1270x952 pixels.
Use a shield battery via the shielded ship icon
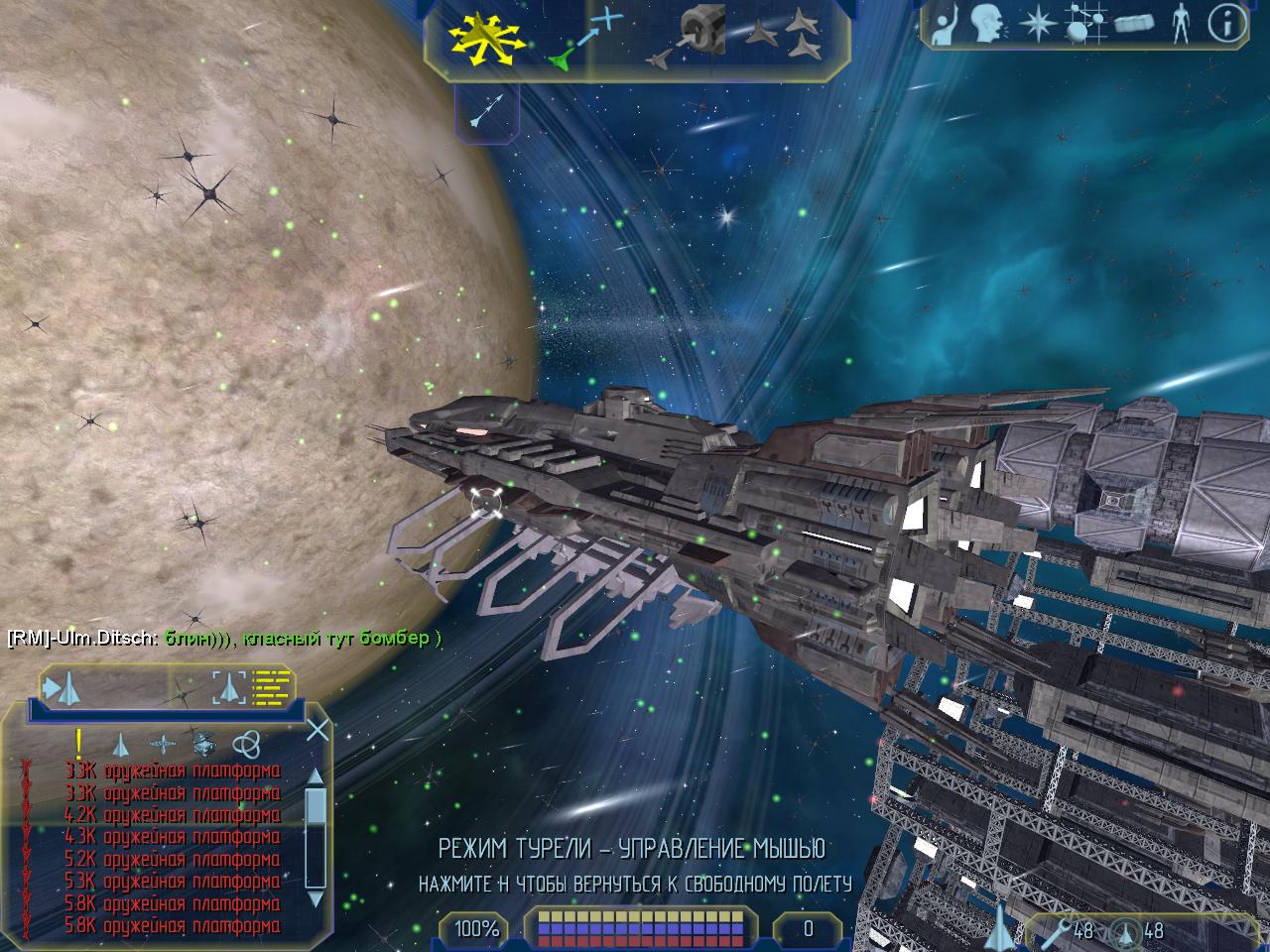pyautogui.click(x=1125, y=930)
